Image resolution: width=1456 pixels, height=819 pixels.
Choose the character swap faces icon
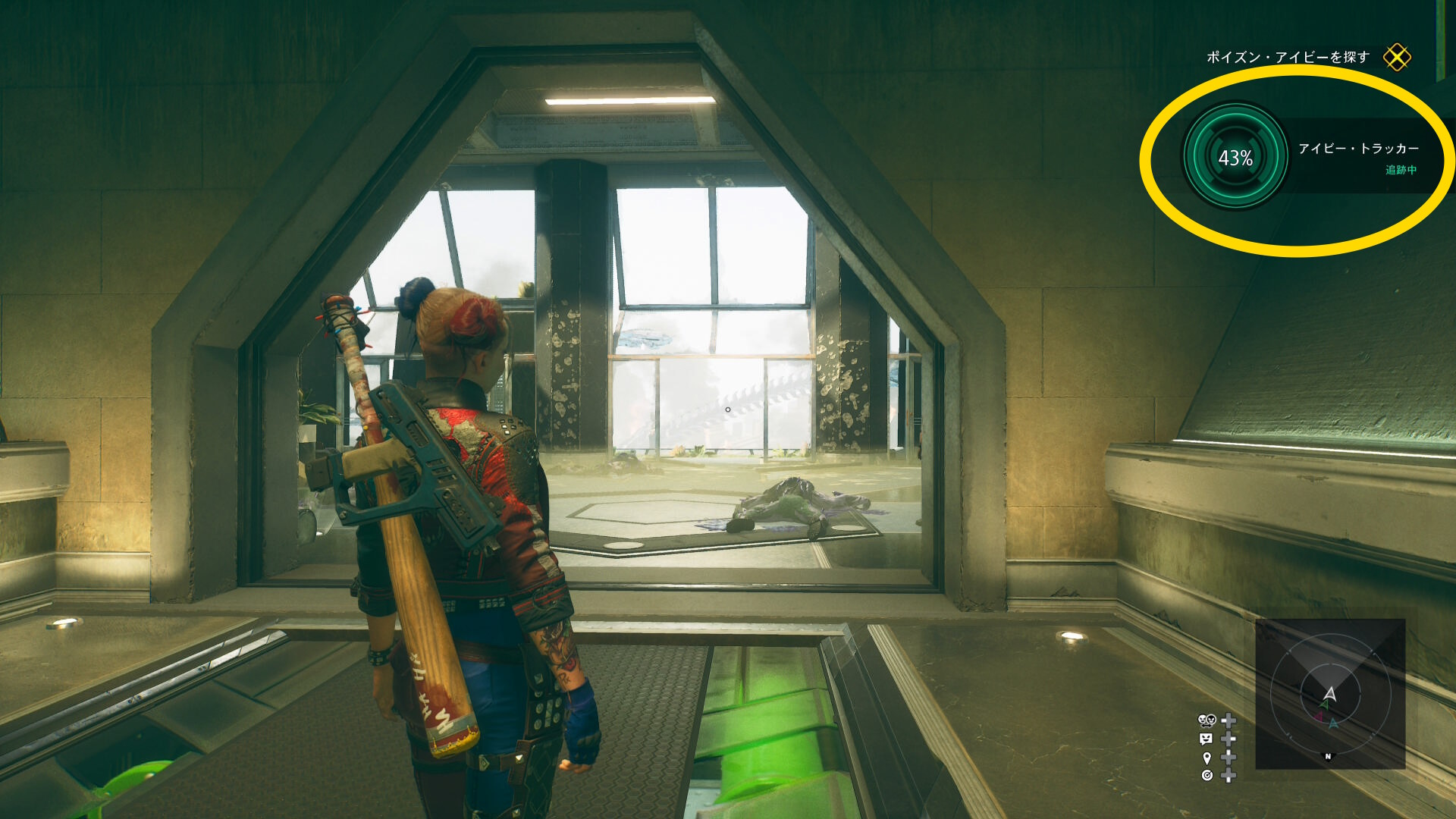[1206, 720]
